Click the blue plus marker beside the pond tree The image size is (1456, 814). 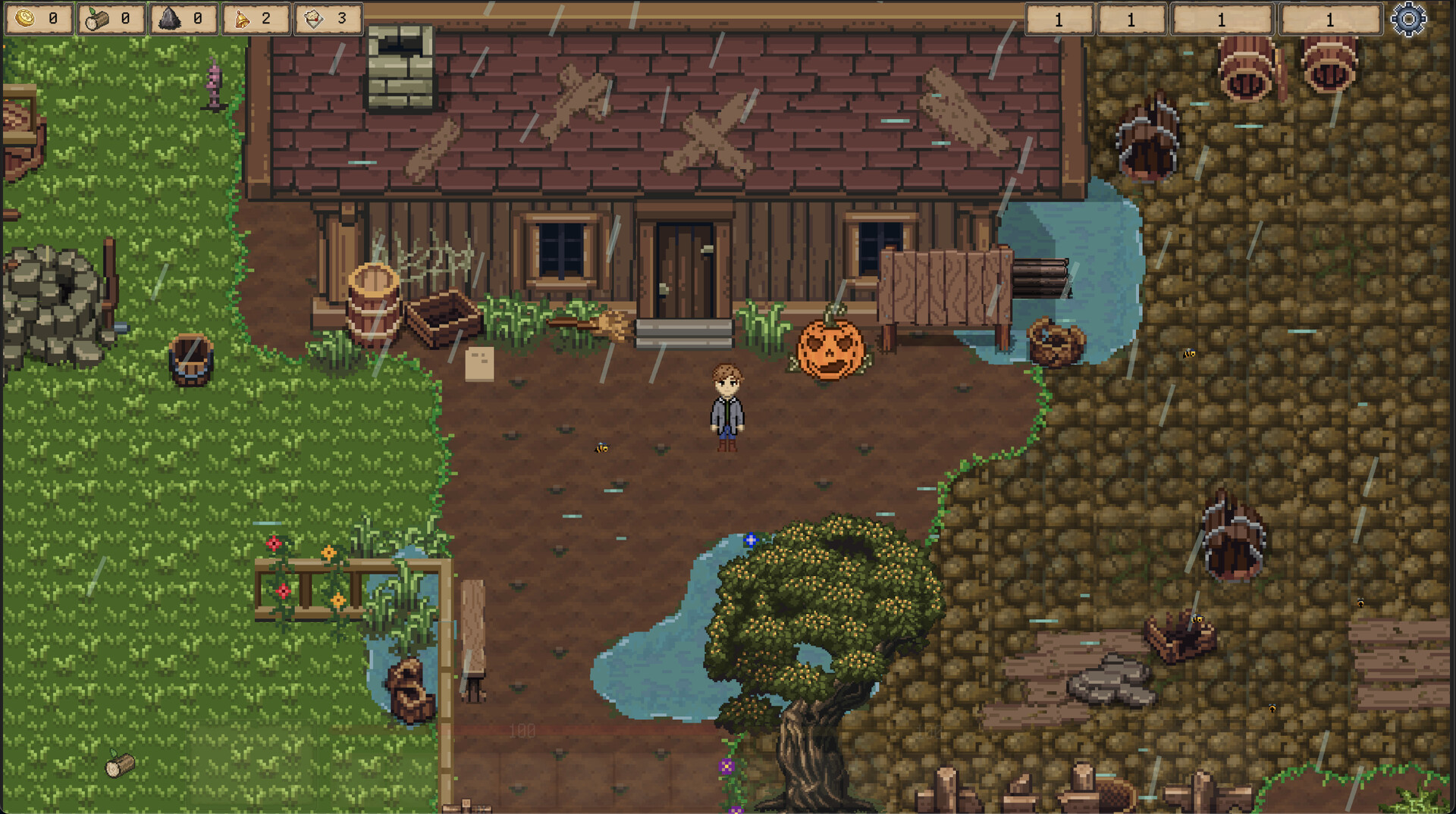pos(749,541)
